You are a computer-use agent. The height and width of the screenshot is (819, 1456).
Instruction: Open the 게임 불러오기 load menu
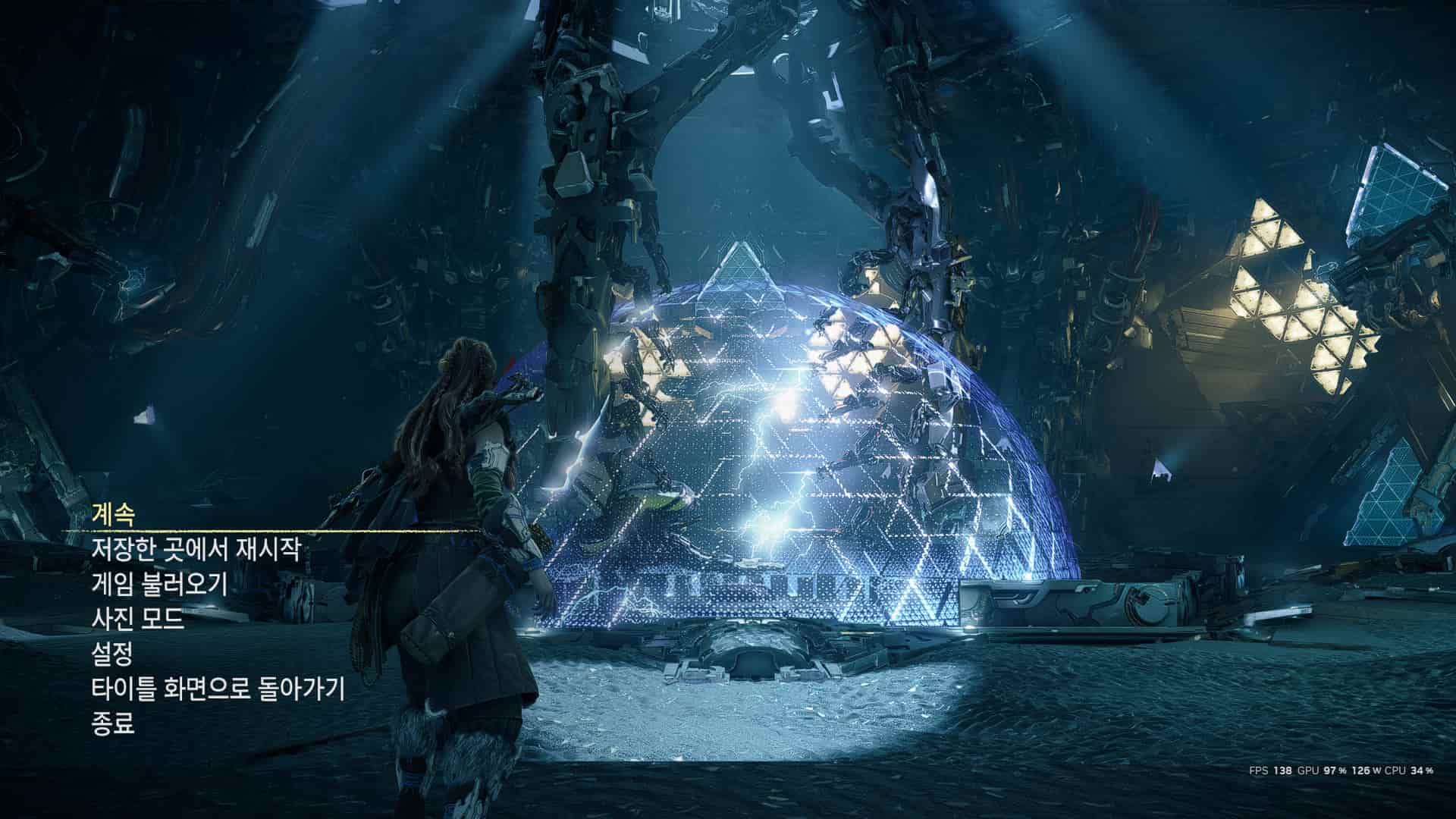[158, 585]
